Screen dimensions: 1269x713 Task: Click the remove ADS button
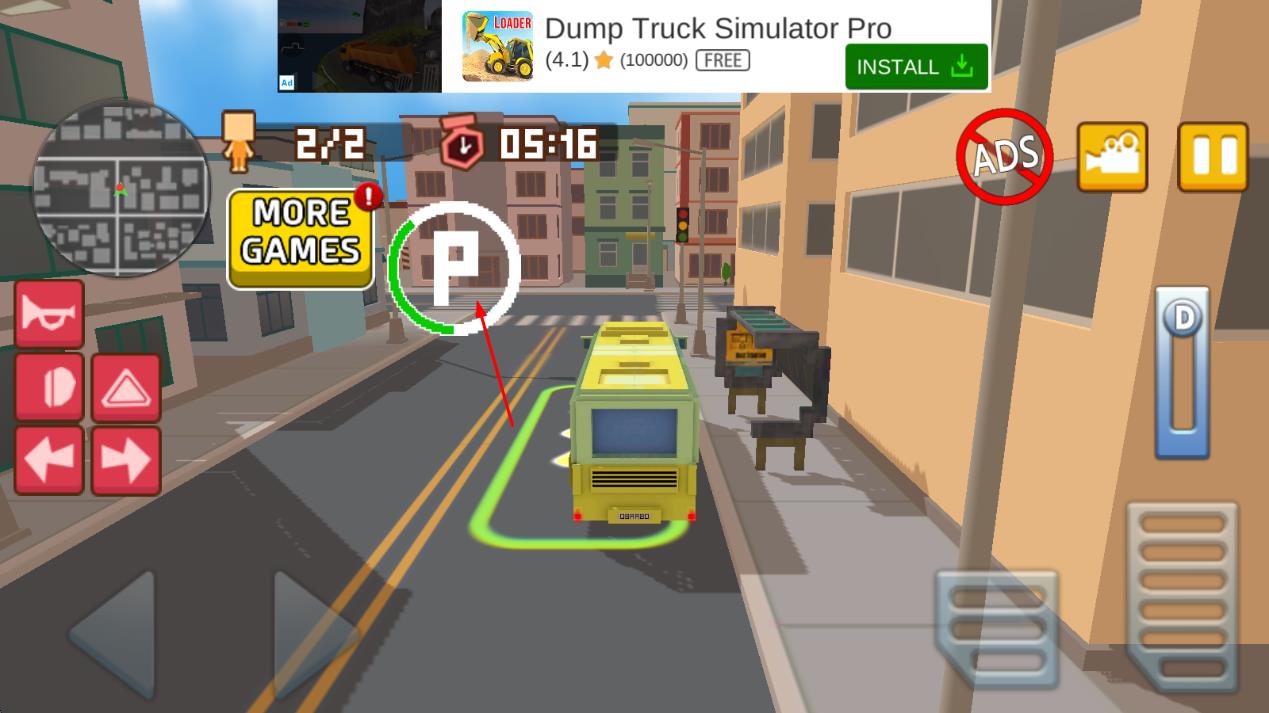pos(1004,157)
